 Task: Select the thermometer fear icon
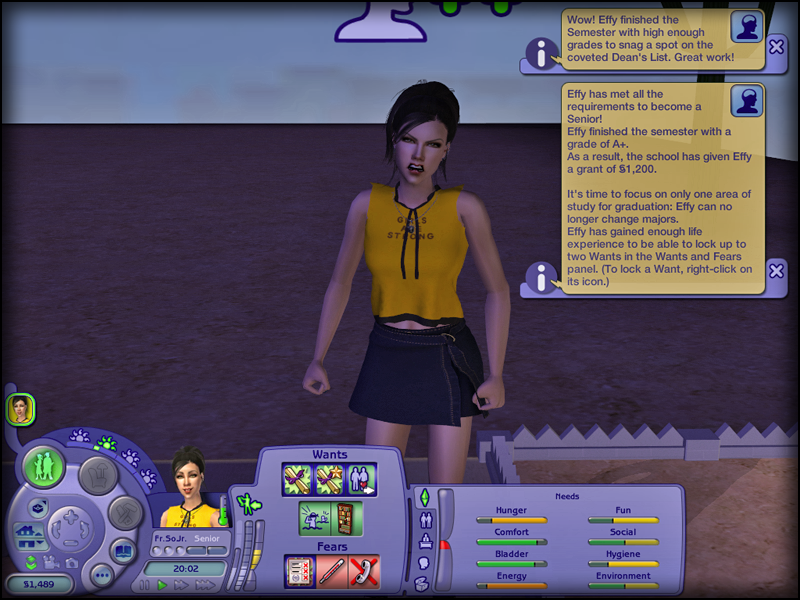point(331,572)
